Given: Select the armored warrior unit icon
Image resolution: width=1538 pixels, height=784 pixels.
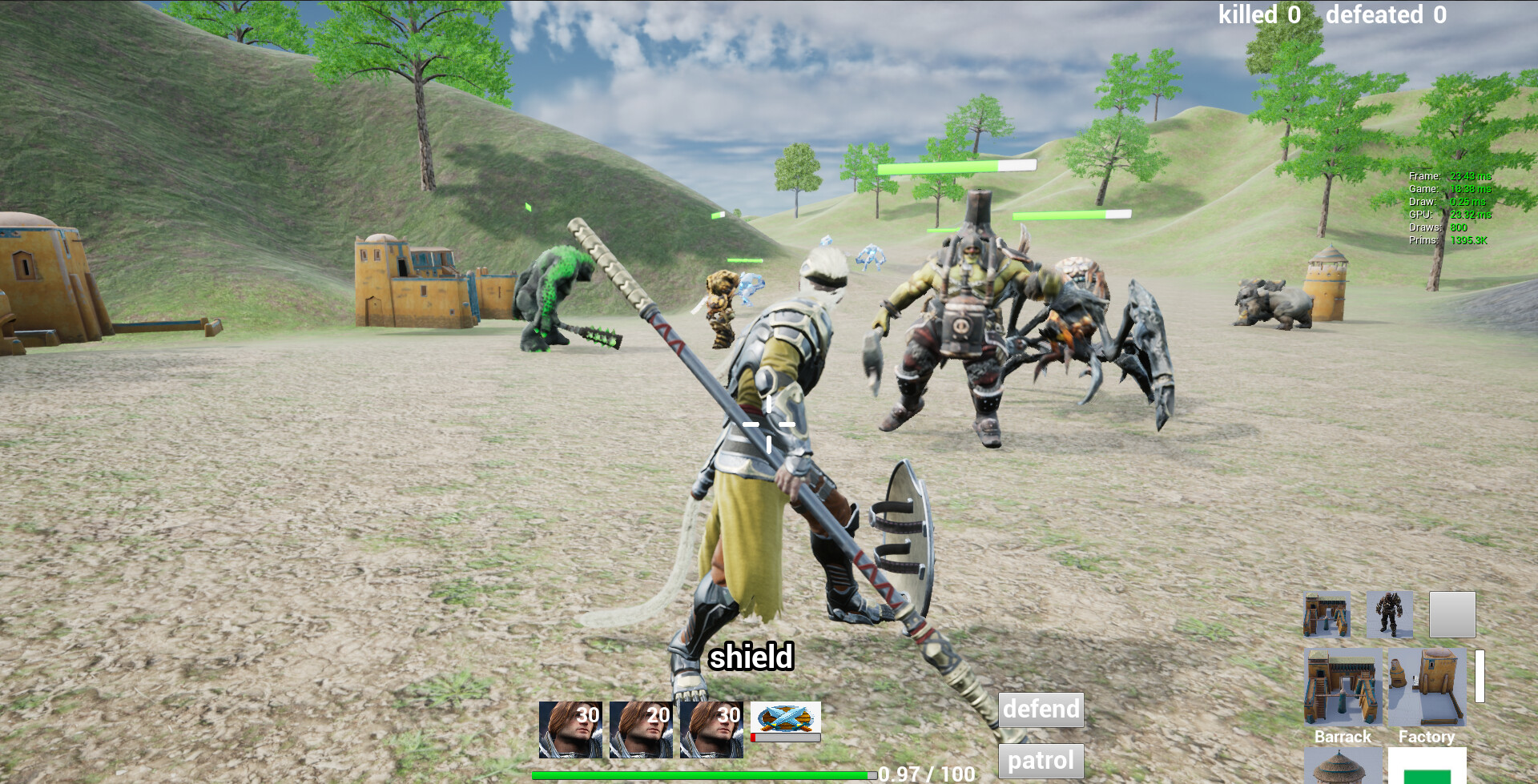Looking at the screenshot, I should point(1391,614).
